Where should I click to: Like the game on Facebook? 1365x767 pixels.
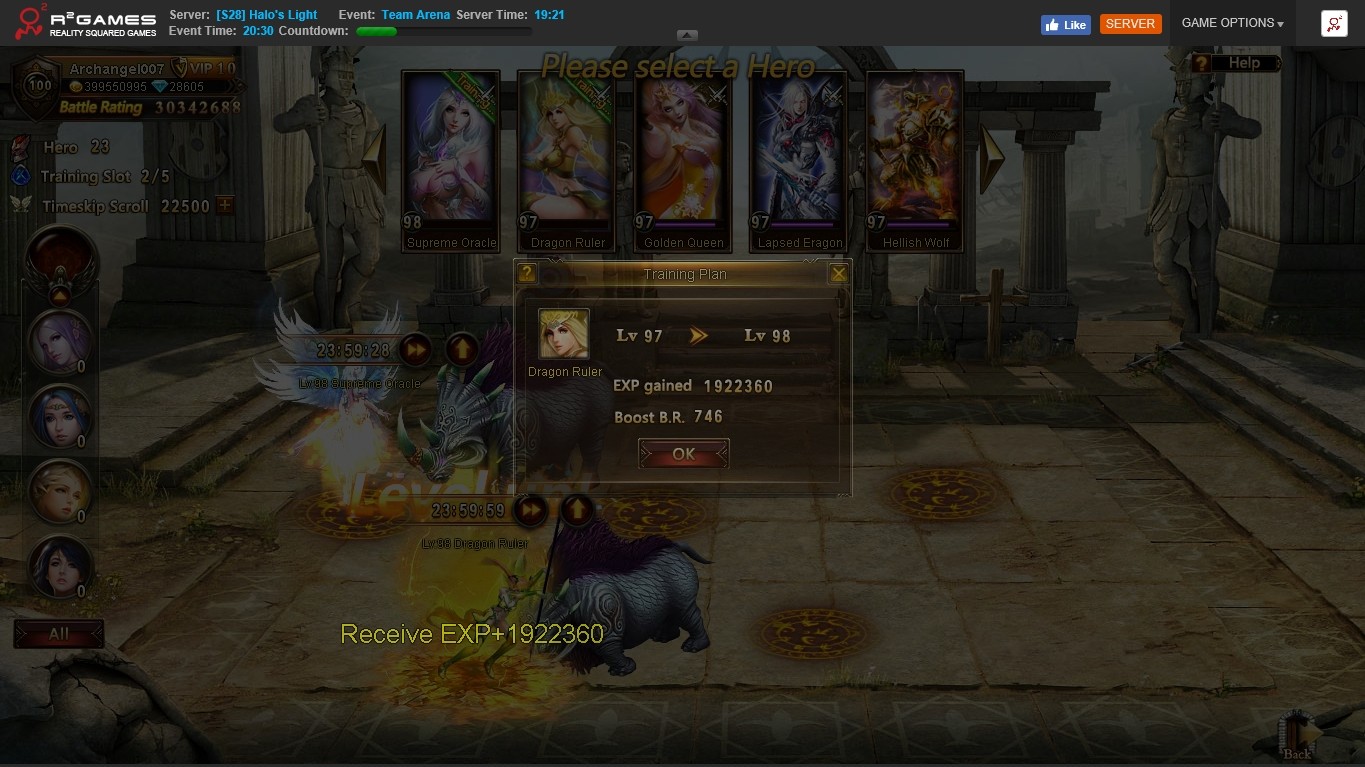pos(1065,25)
